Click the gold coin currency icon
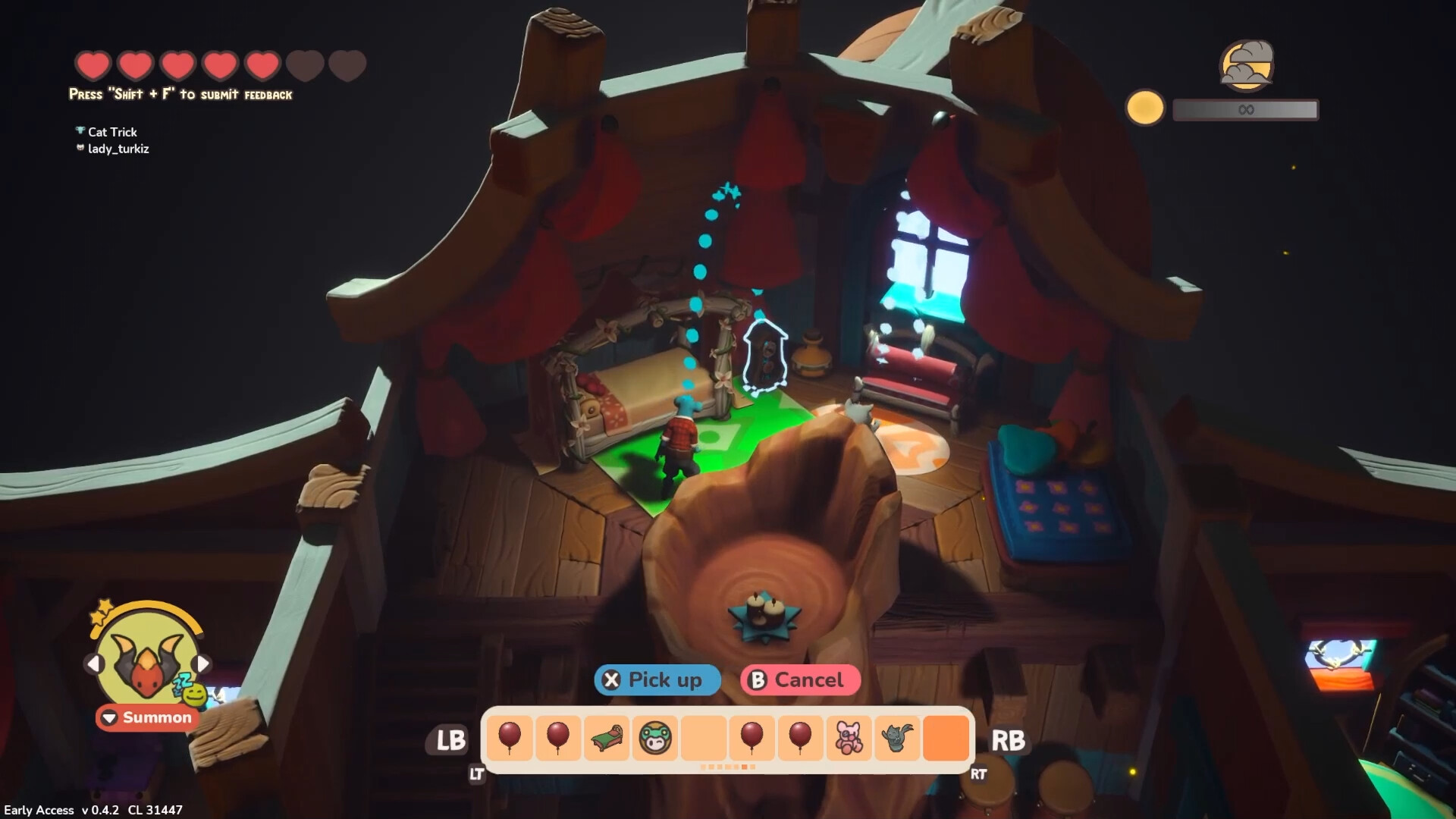The width and height of the screenshot is (1456, 819). (x=1147, y=108)
